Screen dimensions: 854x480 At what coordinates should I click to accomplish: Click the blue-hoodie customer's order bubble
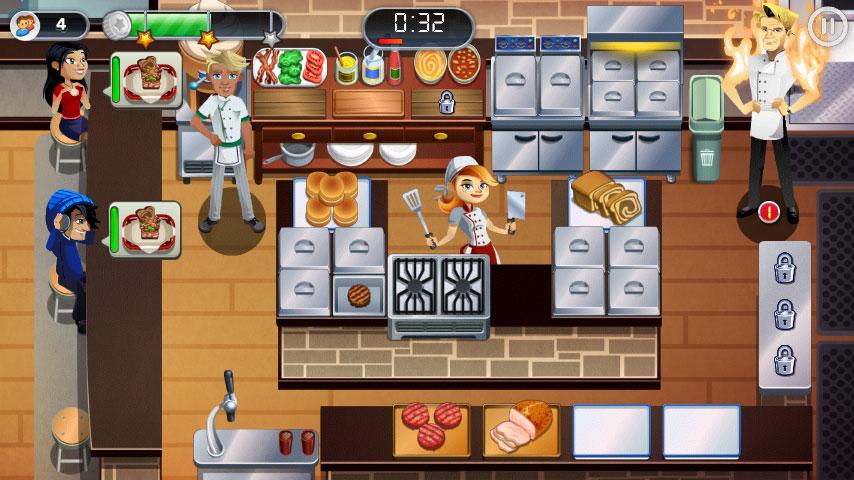146,229
